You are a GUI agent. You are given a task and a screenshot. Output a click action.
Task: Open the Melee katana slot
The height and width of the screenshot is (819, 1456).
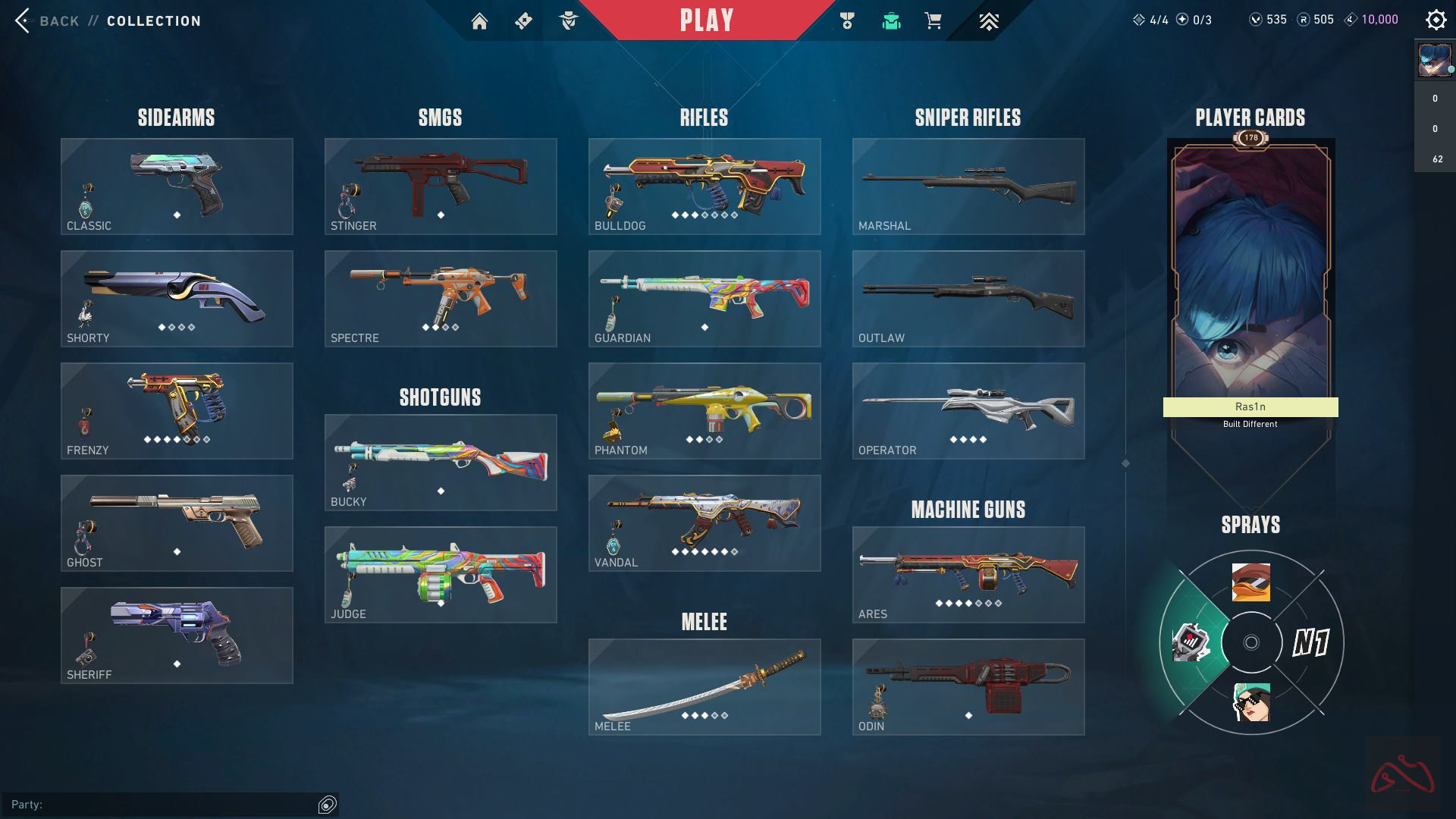(x=704, y=686)
